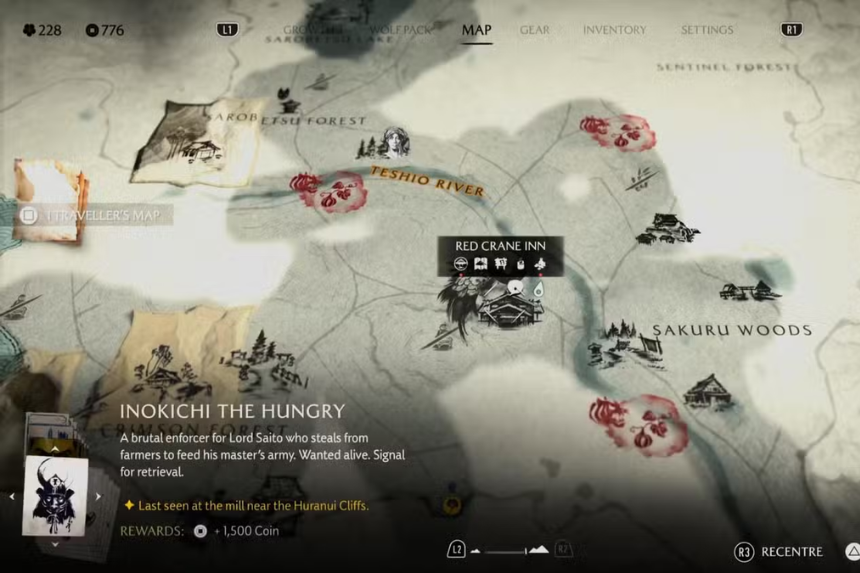
Task: Select the woman portrait marker near Teshio River
Action: pyautogui.click(x=396, y=144)
